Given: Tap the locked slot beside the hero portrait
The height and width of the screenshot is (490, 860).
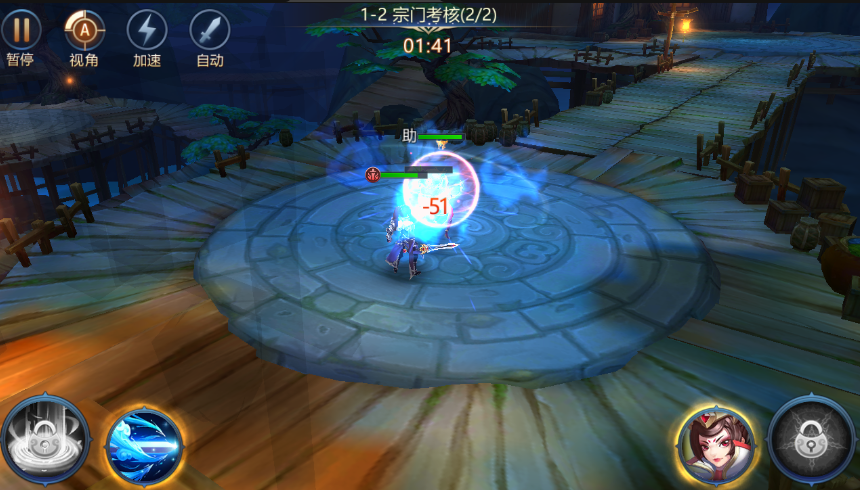Looking at the screenshot, I should (x=812, y=442).
